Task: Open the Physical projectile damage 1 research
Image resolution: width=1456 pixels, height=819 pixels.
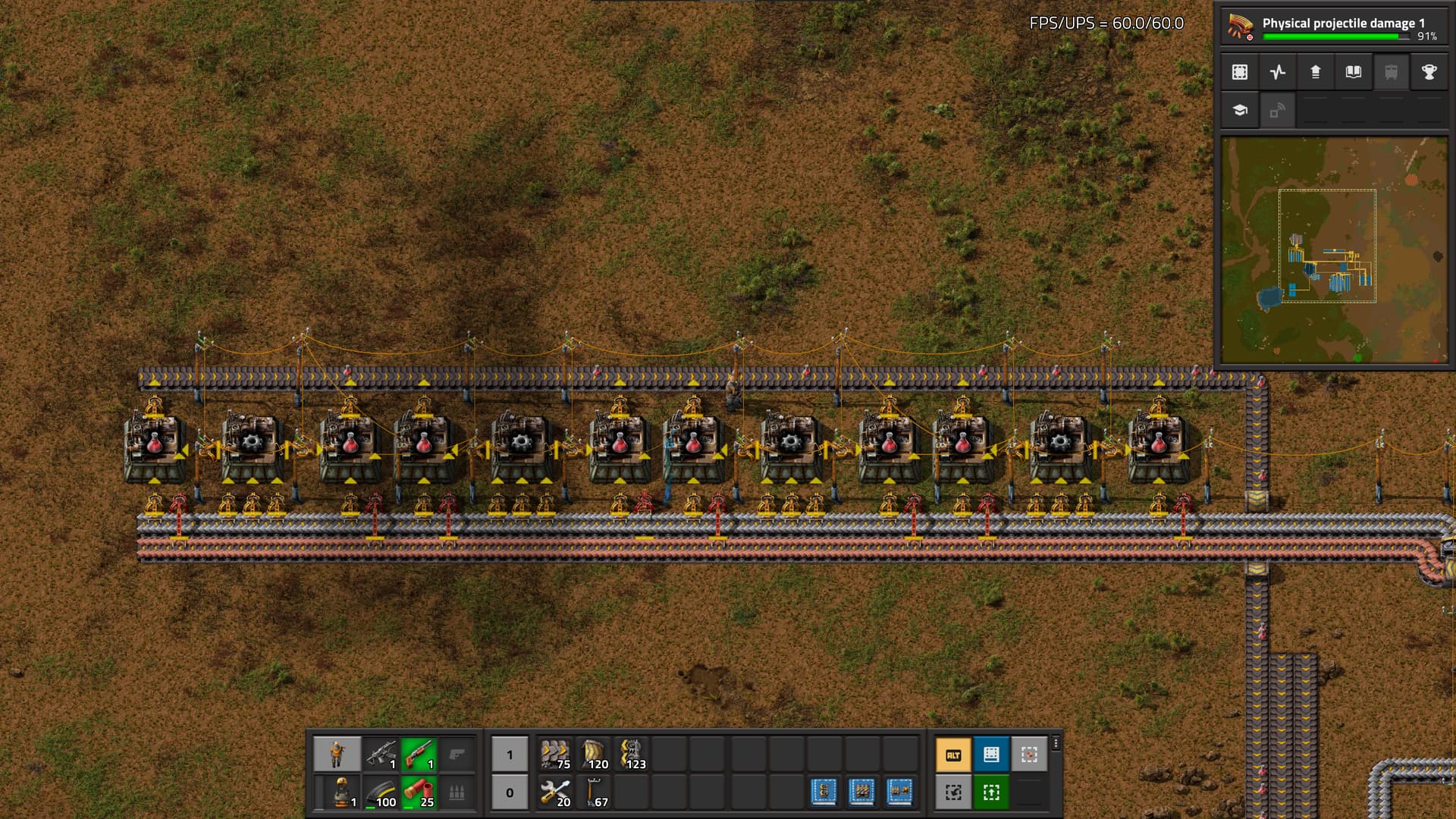Action: [1333, 27]
